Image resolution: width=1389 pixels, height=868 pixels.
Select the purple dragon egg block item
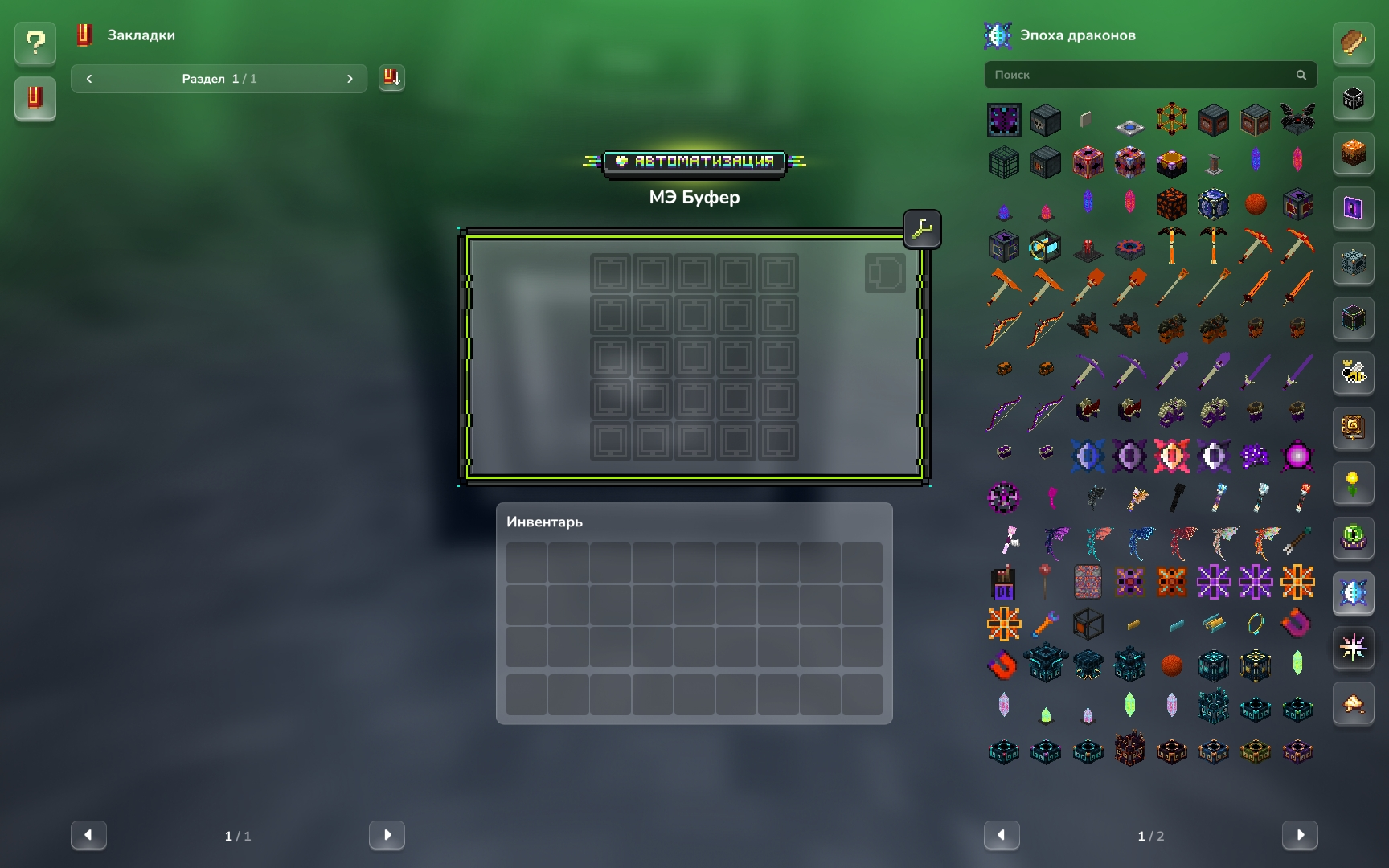(x=1004, y=121)
